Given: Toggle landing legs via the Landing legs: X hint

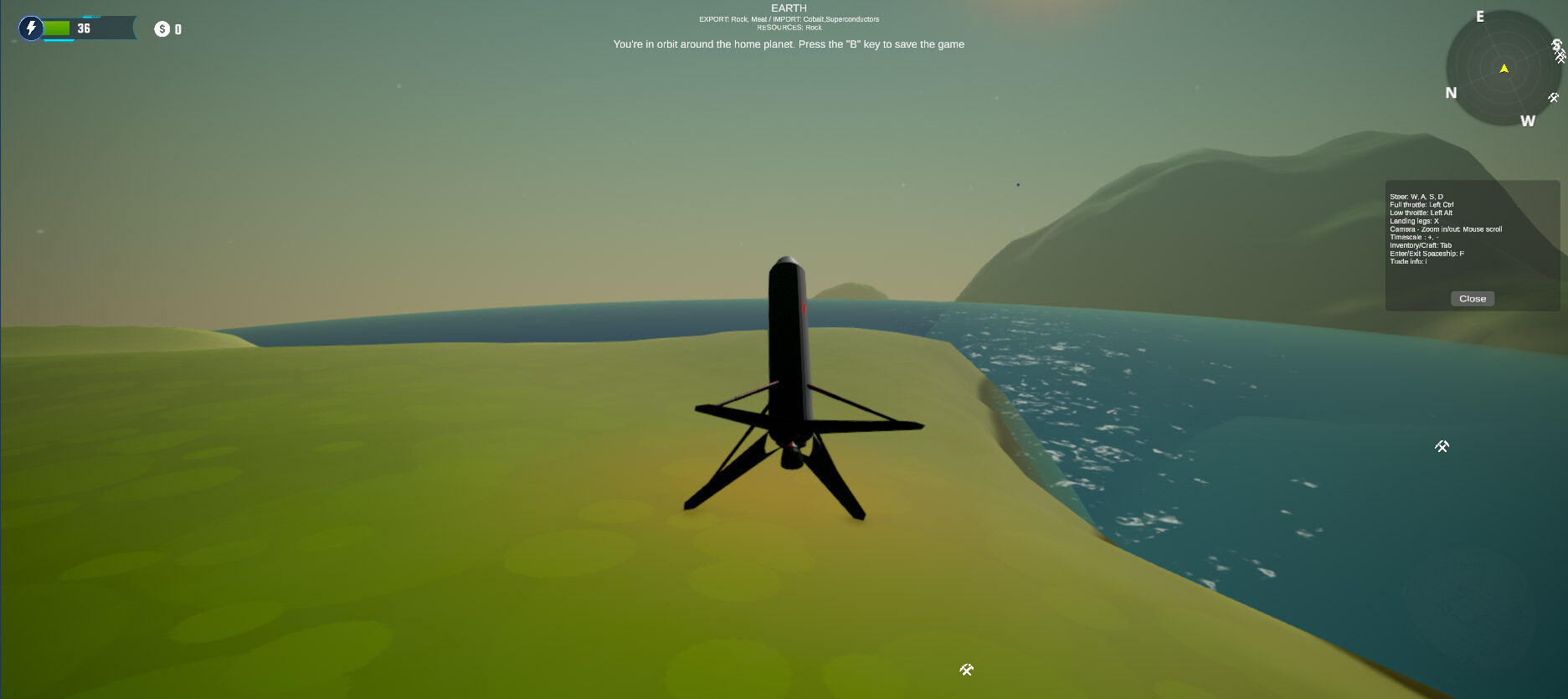Looking at the screenshot, I should click(x=1413, y=220).
